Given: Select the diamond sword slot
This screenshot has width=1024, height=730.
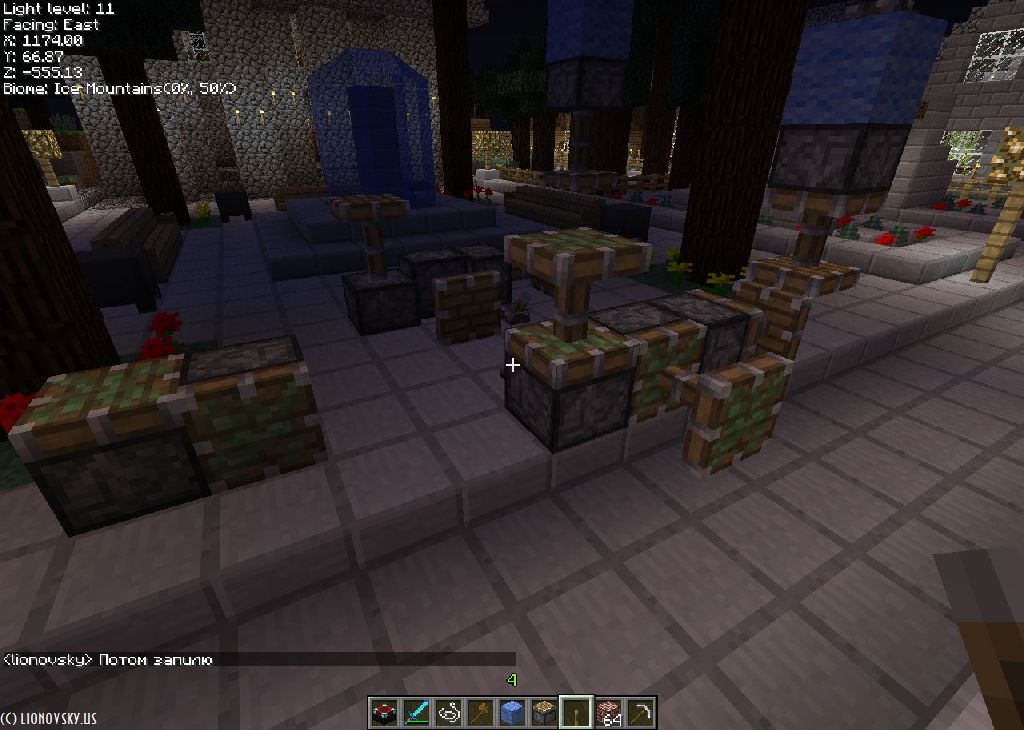Looking at the screenshot, I should [416, 712].
